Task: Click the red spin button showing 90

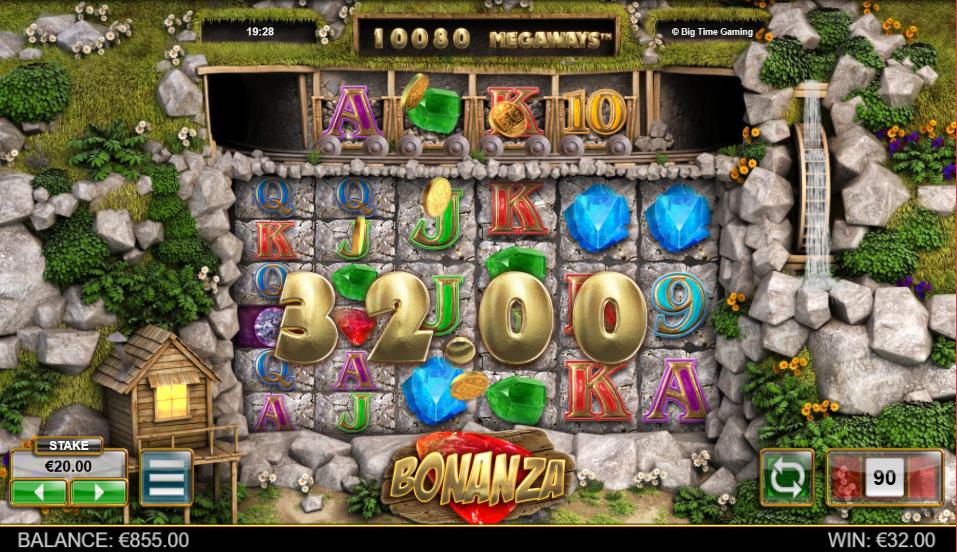Action: (884, 478)
